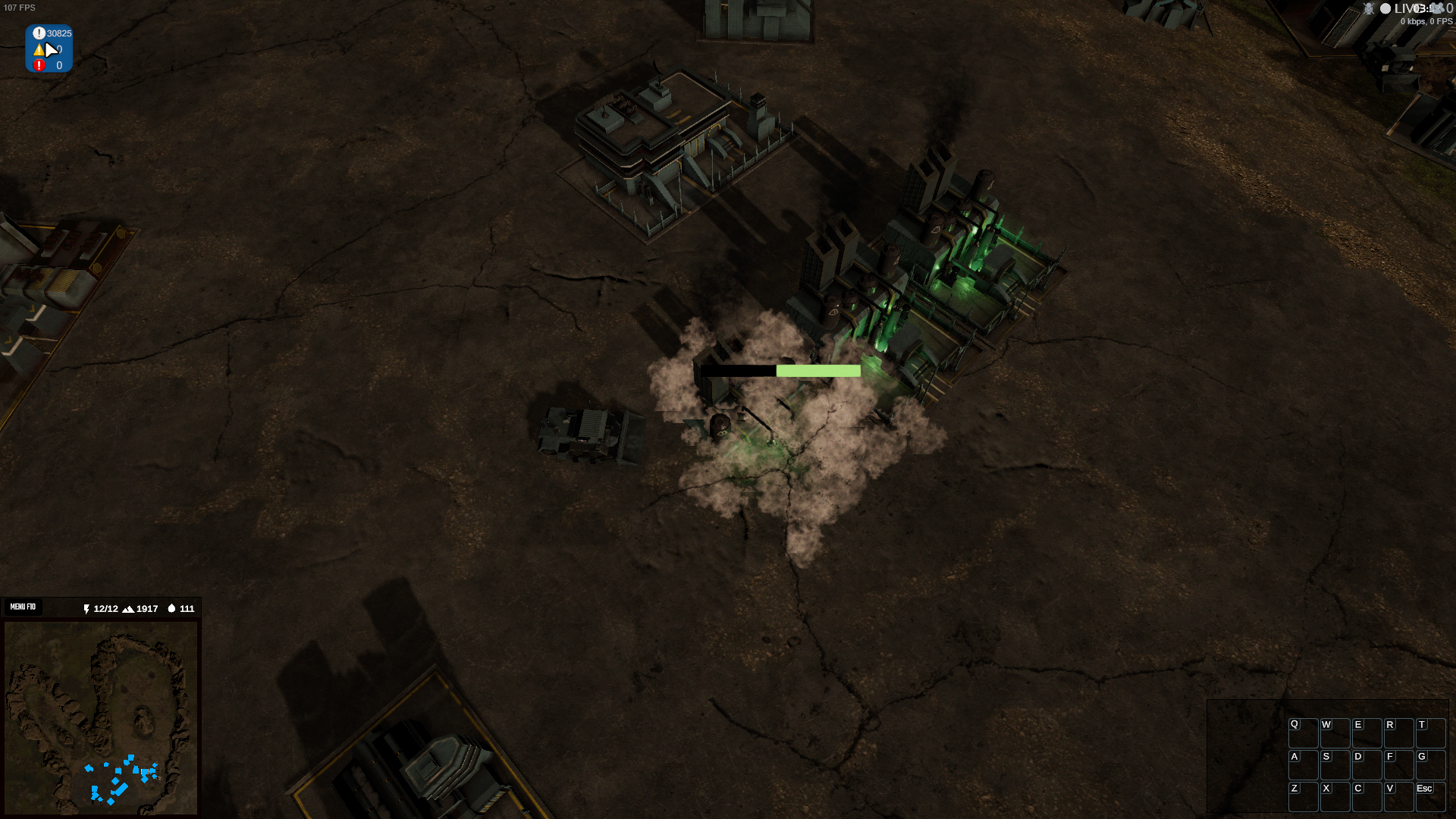
Task: Click the green building health bar
Action: (817, 371)
